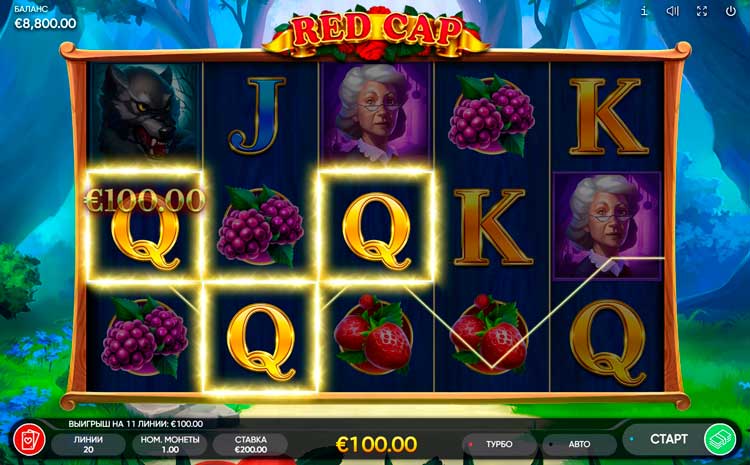The width and height of the screenshot is (750, 465).
Task: Switch to fullscreen mode
Action: click(702, 11)
